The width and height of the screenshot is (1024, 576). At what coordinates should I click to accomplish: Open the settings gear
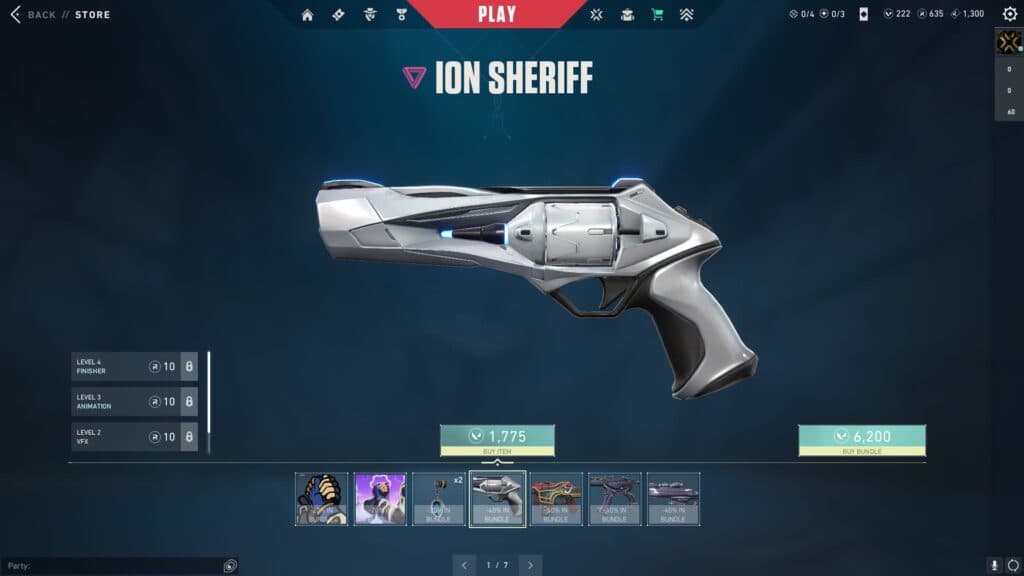[x=1009, y=14]
